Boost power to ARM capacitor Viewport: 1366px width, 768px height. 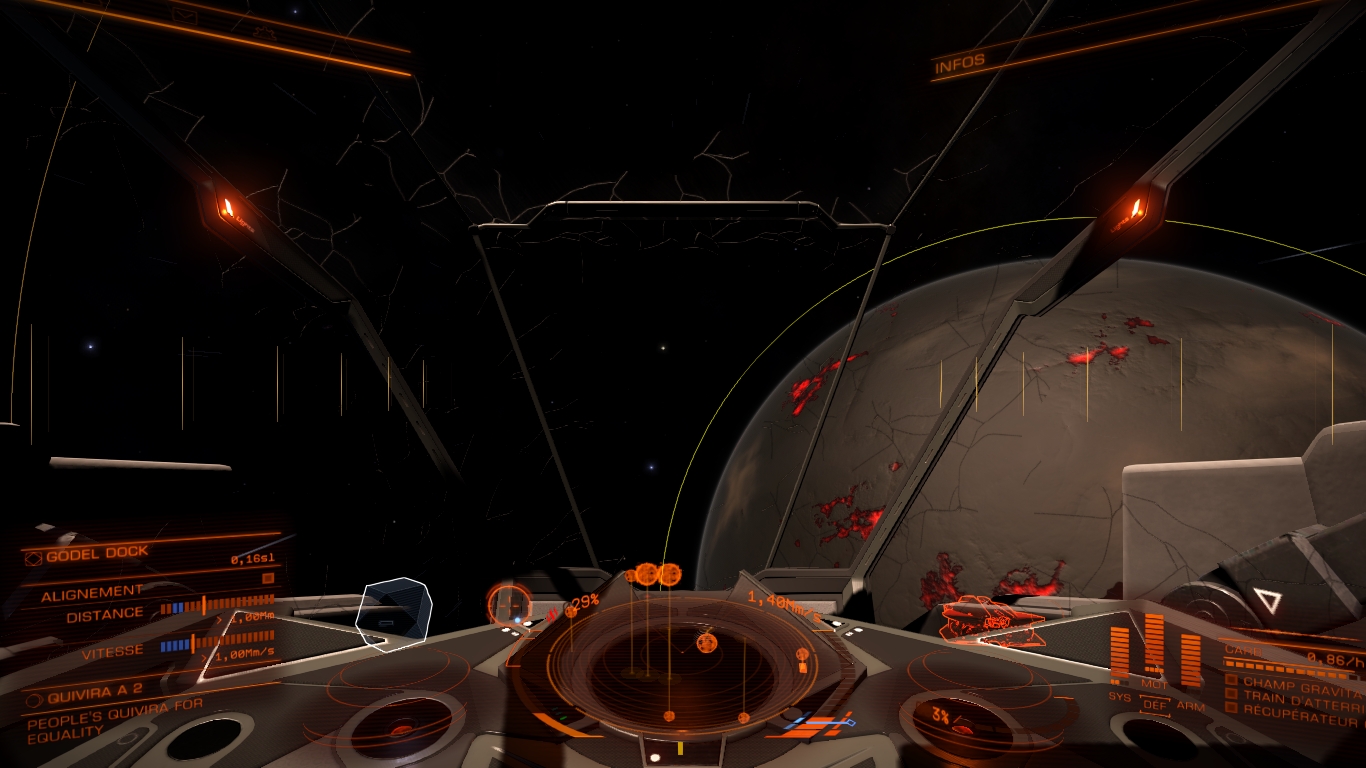[1190, 707]
